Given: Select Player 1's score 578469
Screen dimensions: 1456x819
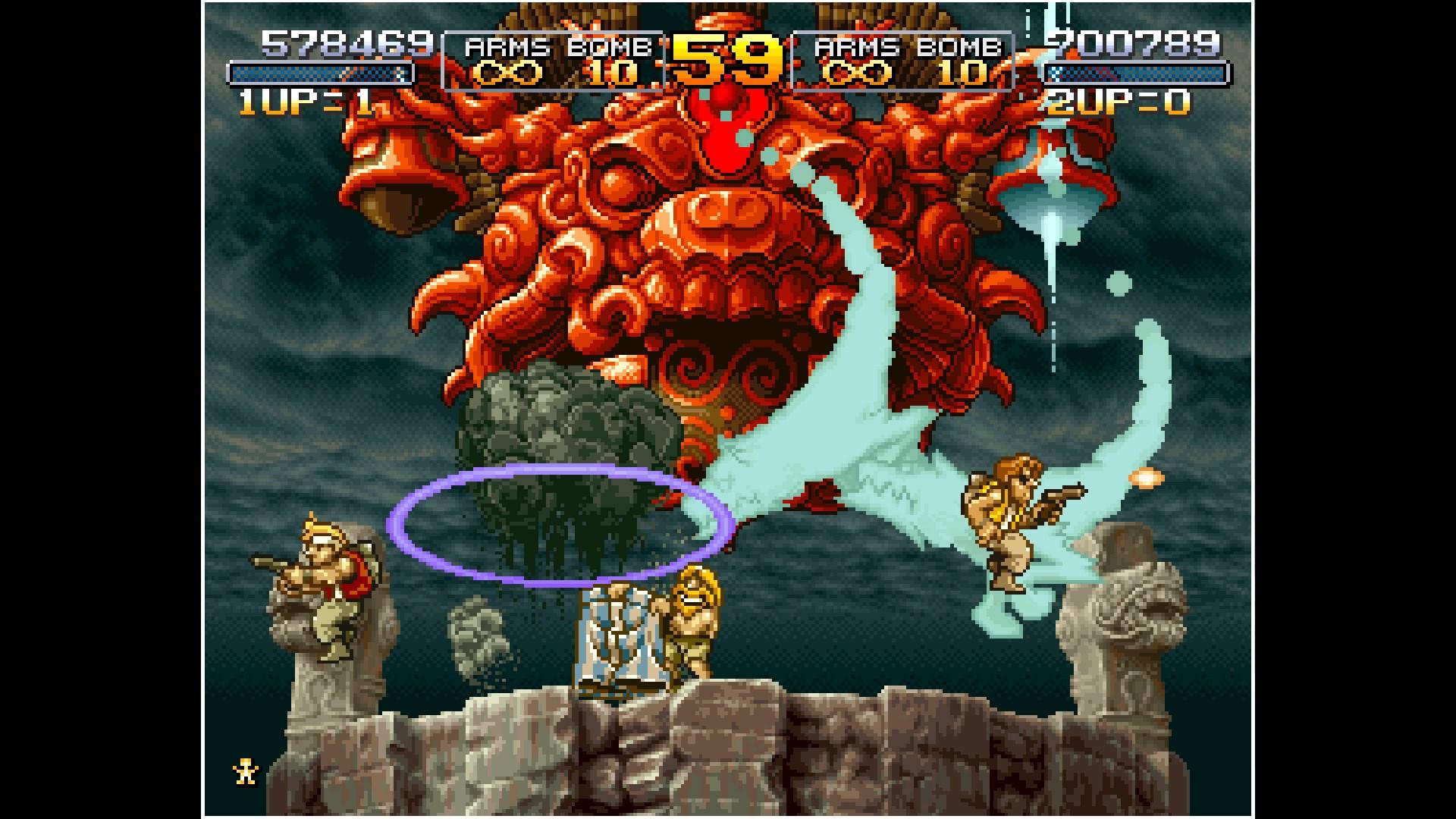Looking at the screenshot, I should [x=349, y=42].
